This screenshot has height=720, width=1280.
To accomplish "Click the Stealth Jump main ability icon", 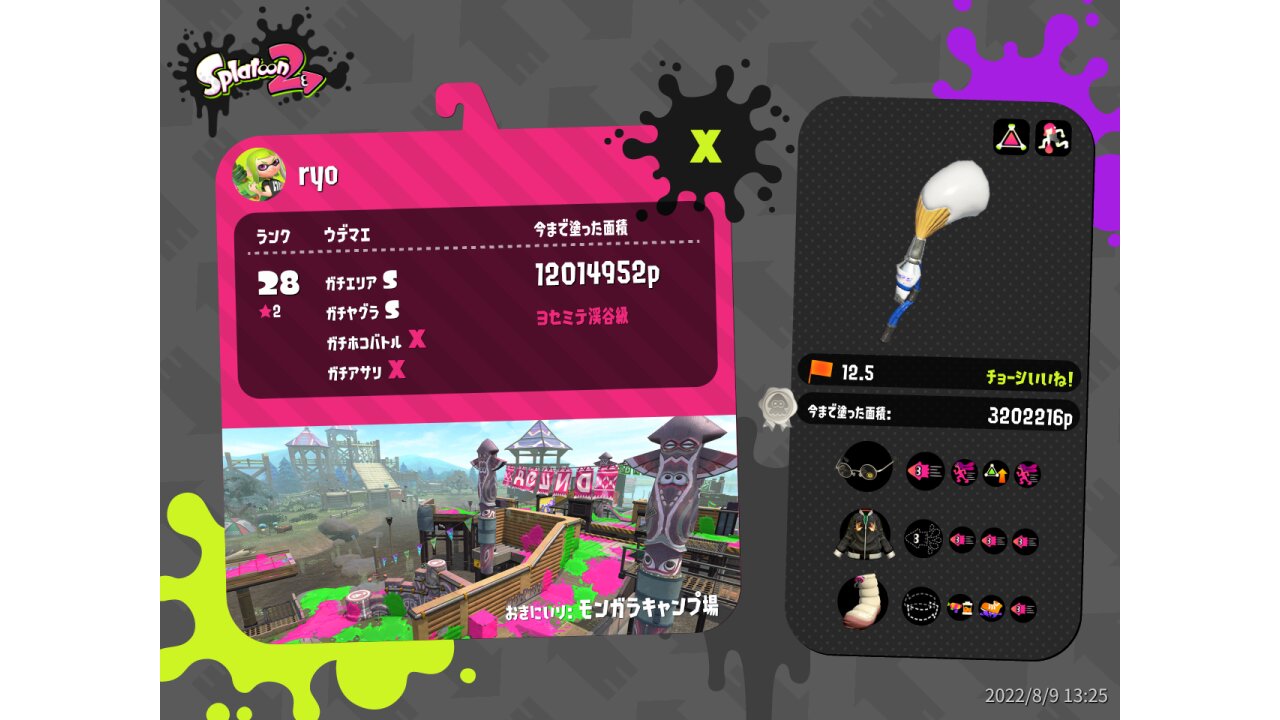I will click(x=922, y=605).
